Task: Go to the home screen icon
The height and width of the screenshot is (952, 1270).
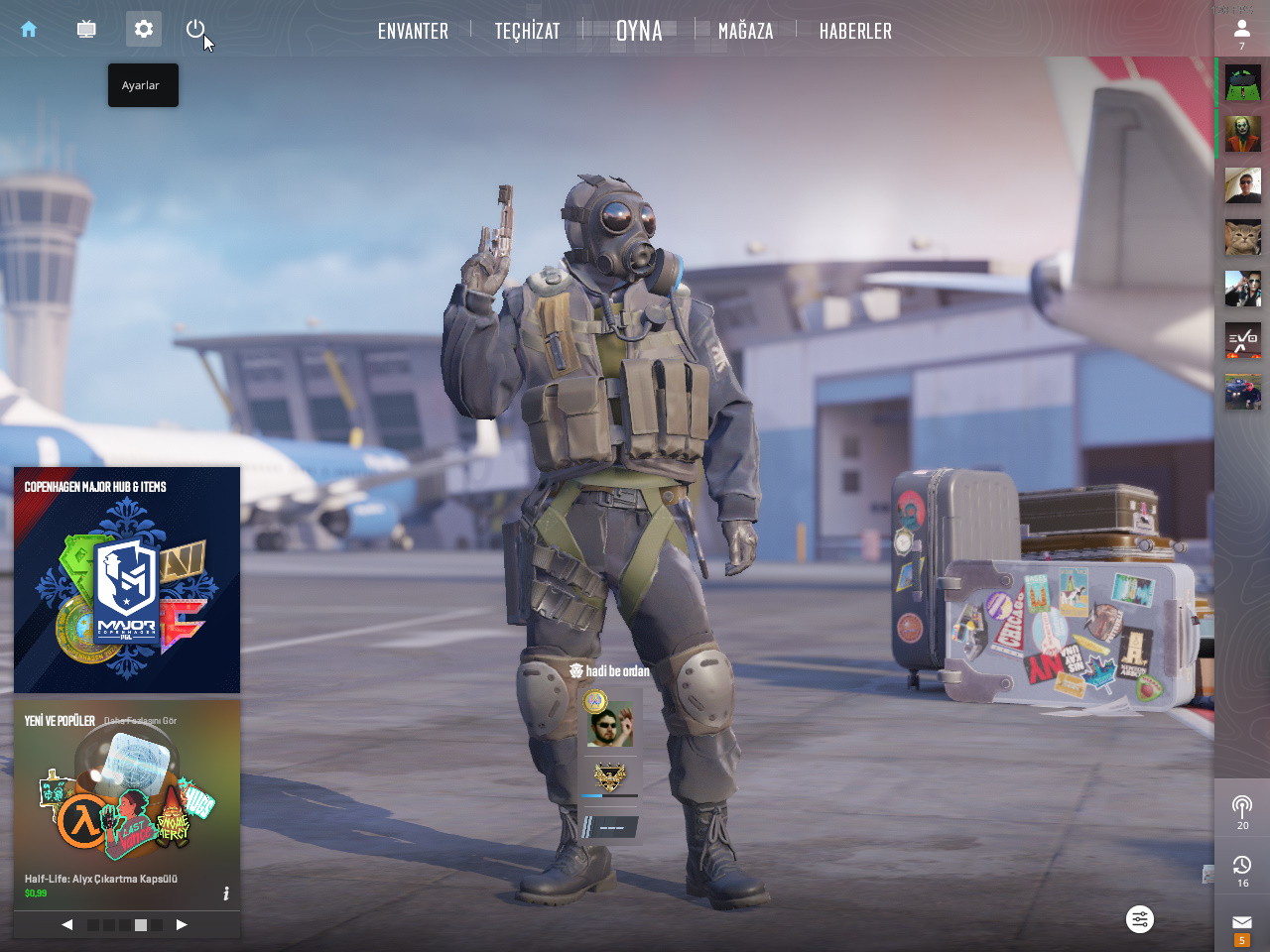Action: pyautogui.click(x=29, y=30)
